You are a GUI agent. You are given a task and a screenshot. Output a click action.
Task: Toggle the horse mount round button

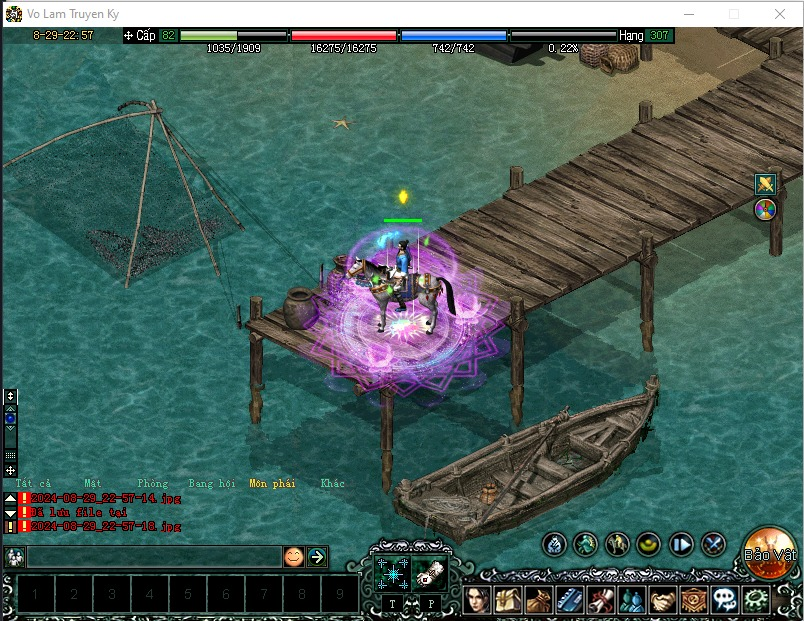point(618,544)
